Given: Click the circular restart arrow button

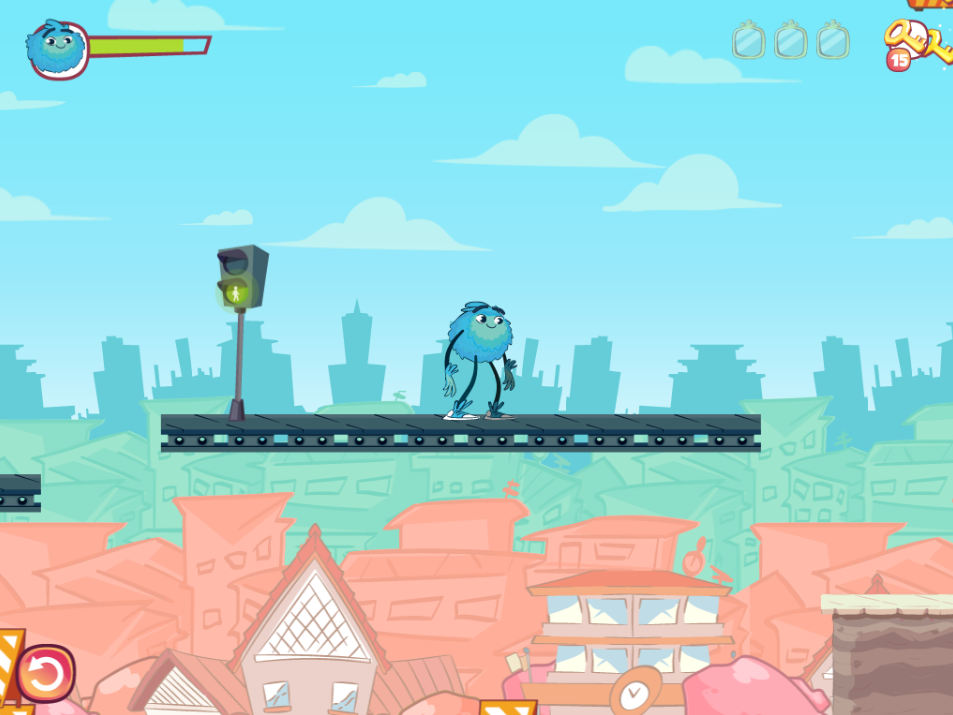Looking at the screenshot, I should click(x=45, y=673).
